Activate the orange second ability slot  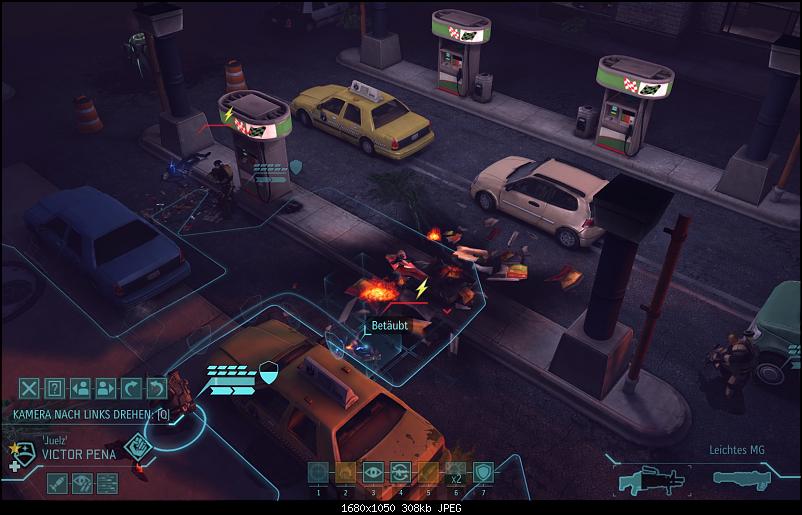346,473
